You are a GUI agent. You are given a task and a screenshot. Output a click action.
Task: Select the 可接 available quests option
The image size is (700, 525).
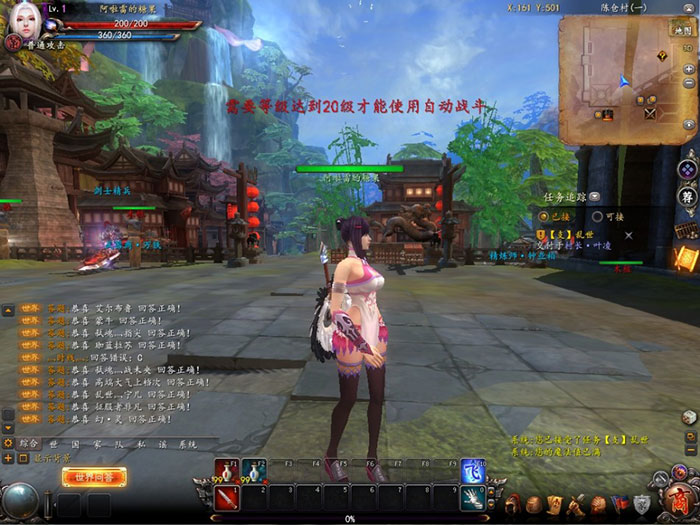(597, 215)
